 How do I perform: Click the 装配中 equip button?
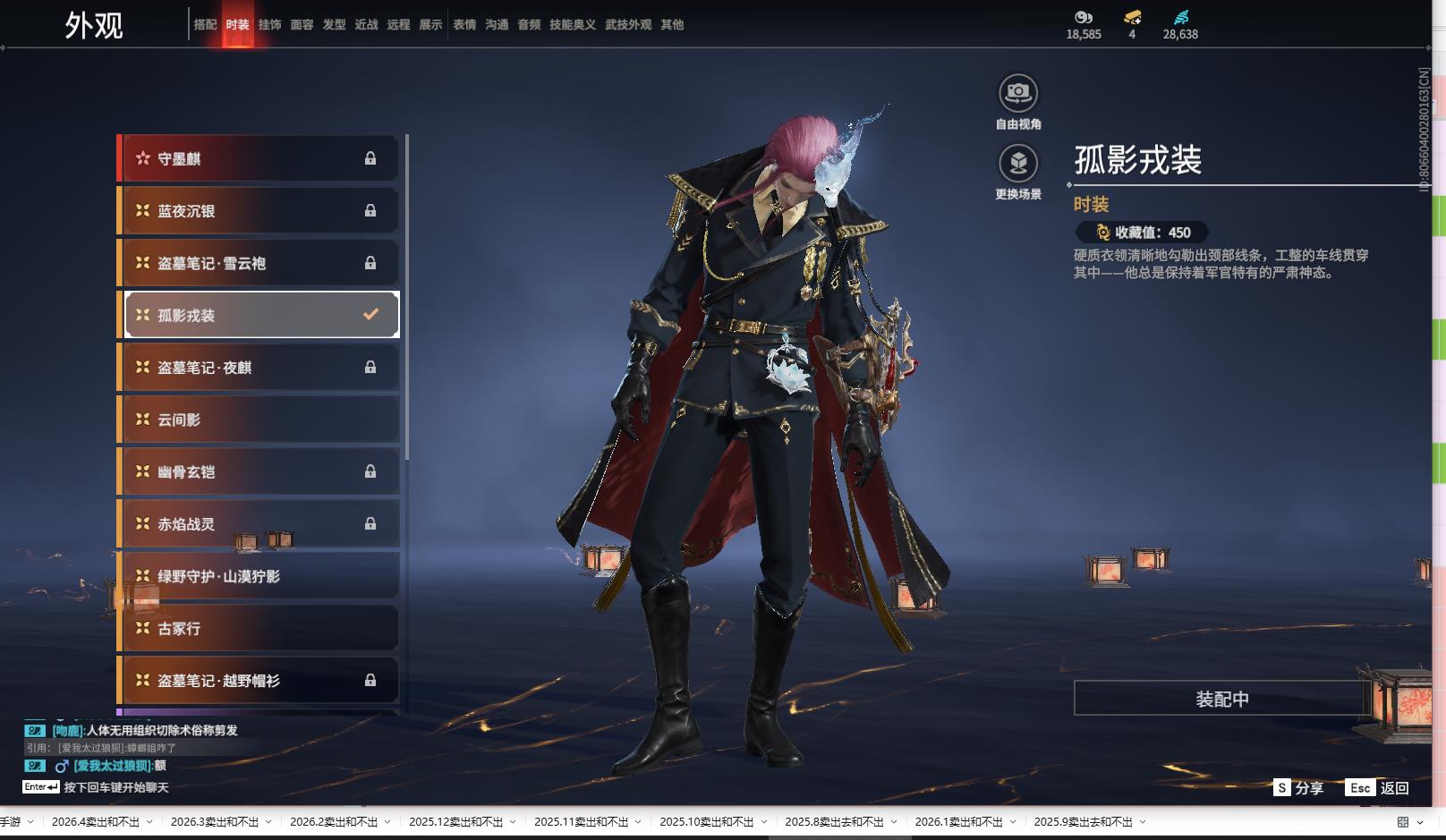tap(1221, 699)
